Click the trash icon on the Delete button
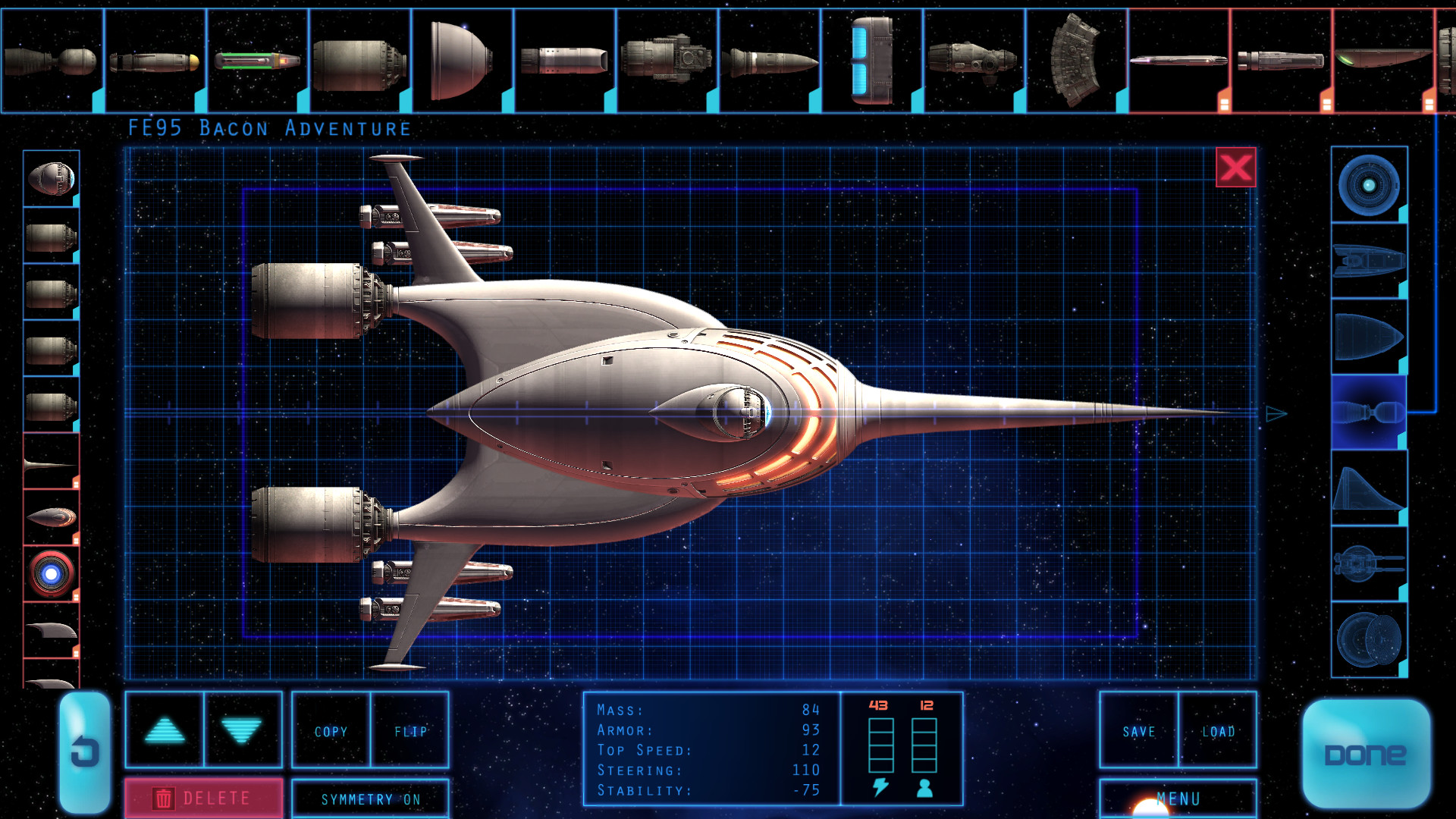Viewport: 1456px width, 819px height. point(165,798)
